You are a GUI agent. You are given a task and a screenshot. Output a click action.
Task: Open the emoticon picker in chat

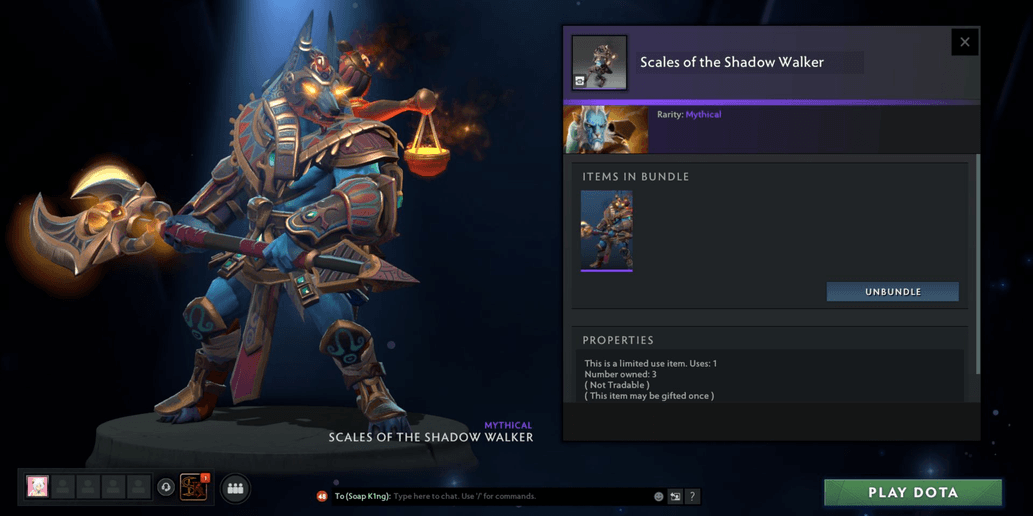click(x=659, y=496)
